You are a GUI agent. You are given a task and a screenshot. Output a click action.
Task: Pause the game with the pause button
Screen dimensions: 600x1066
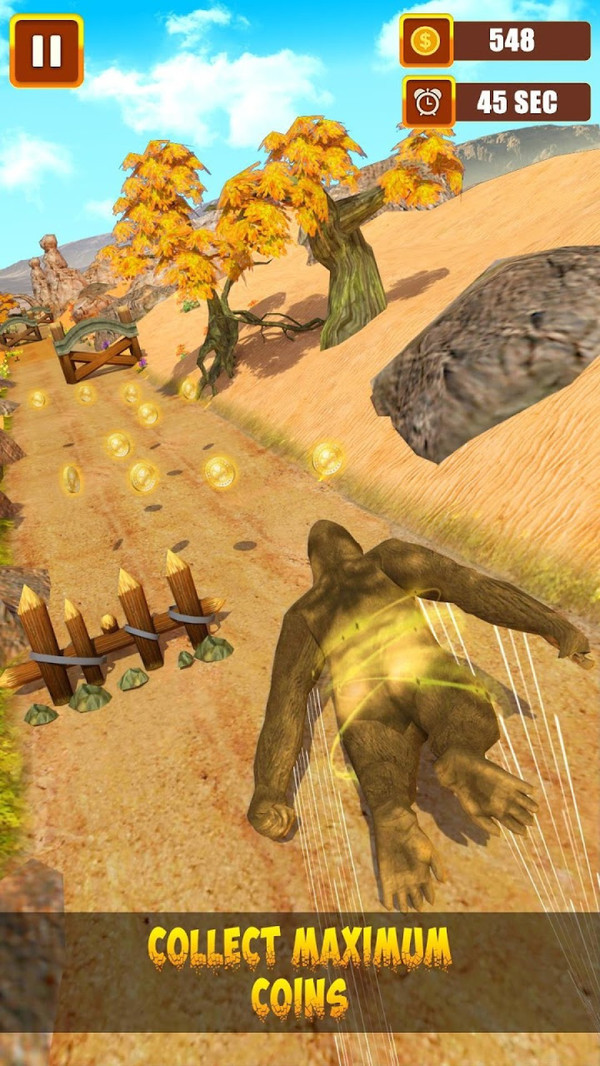(x=46, y=51)
